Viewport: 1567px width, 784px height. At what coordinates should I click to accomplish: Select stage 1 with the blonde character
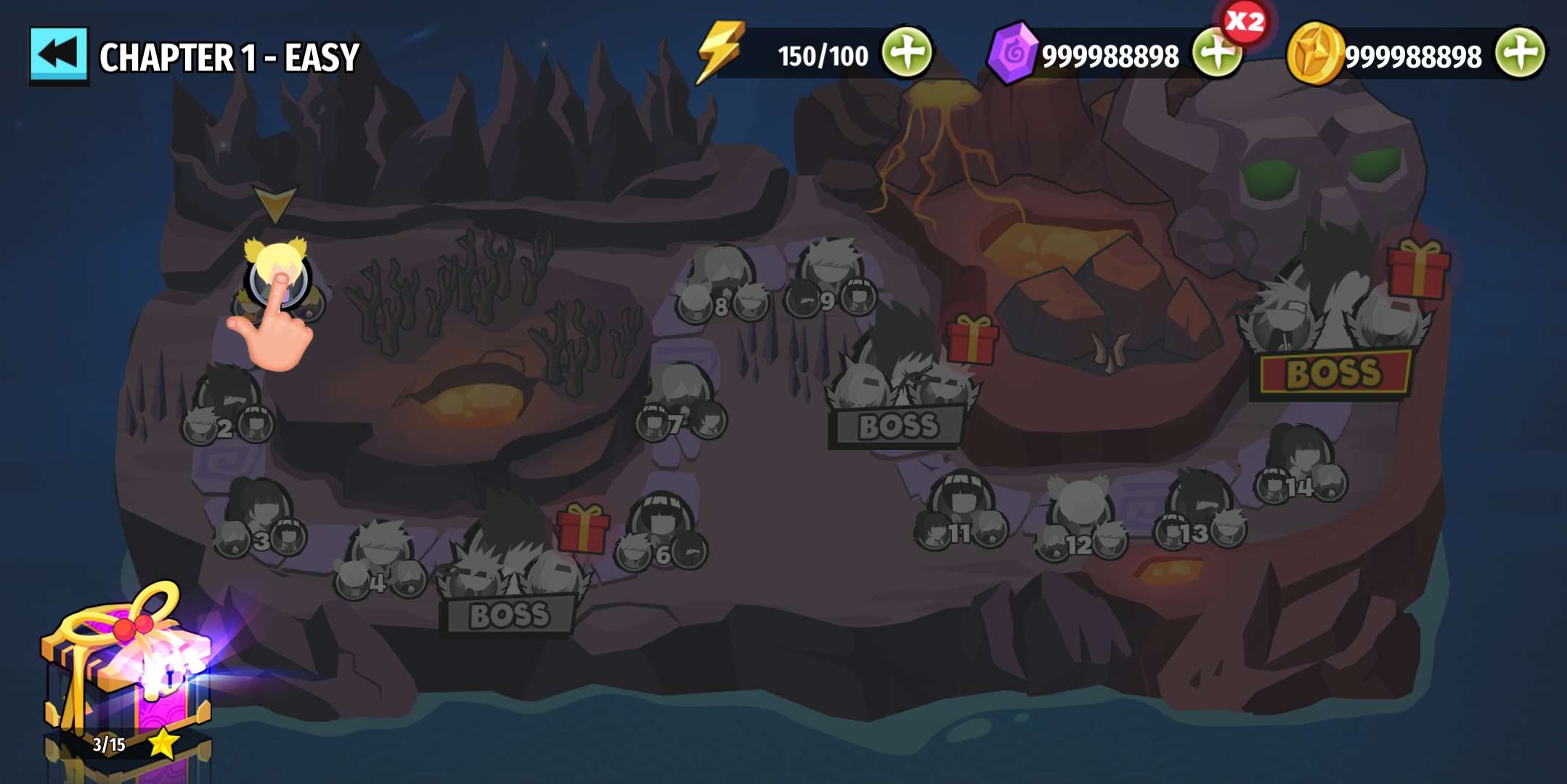pos(277,277)
